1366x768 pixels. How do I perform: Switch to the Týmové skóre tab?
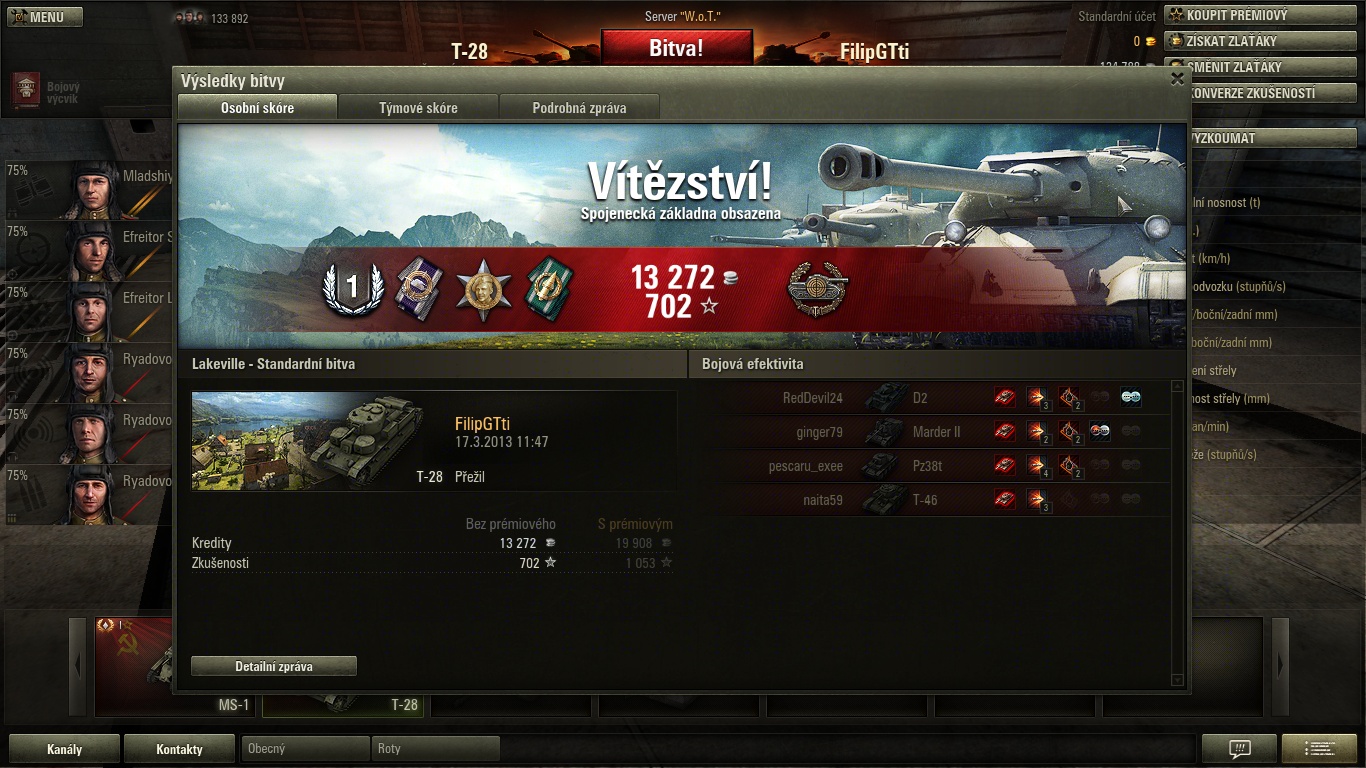click(x=418, y=108)
